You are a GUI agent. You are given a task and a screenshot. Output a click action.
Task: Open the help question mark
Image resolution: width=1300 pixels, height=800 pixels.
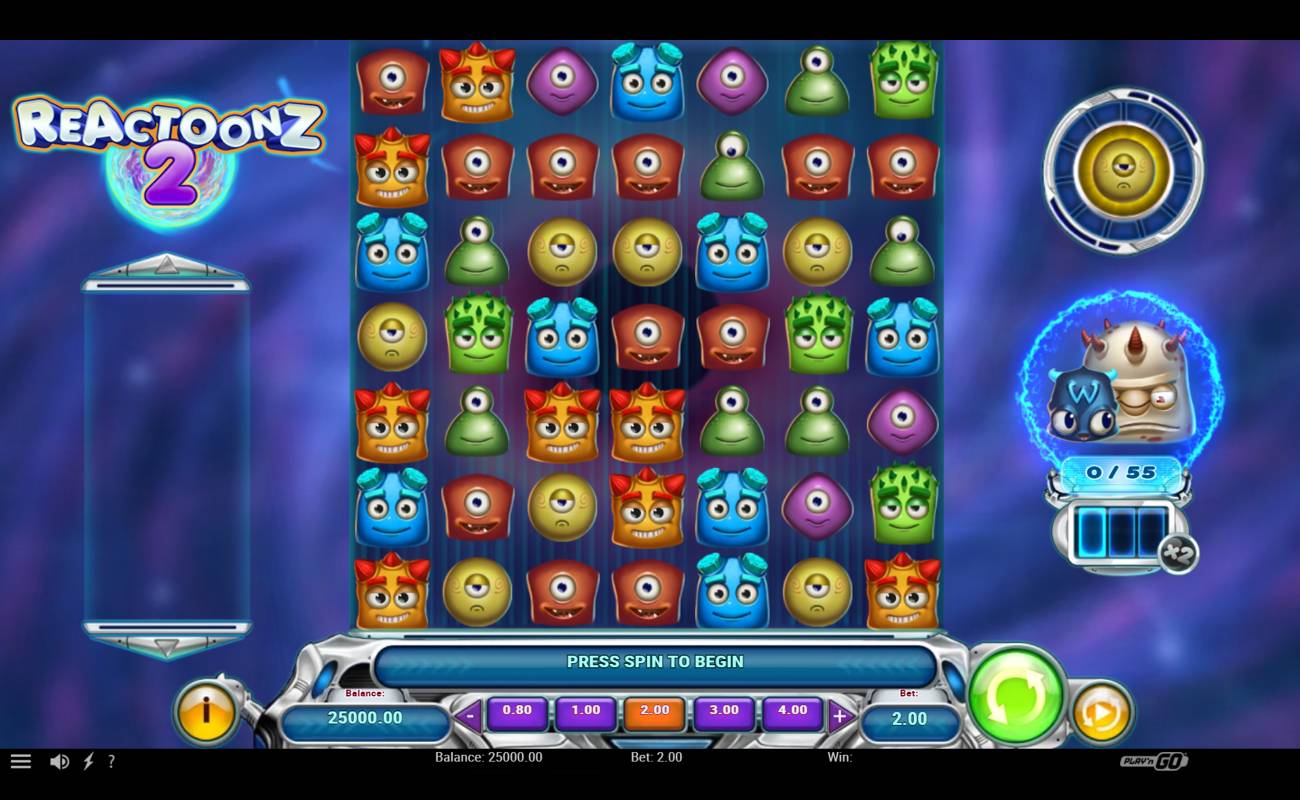pyautogui.click(x=112, y=761)
